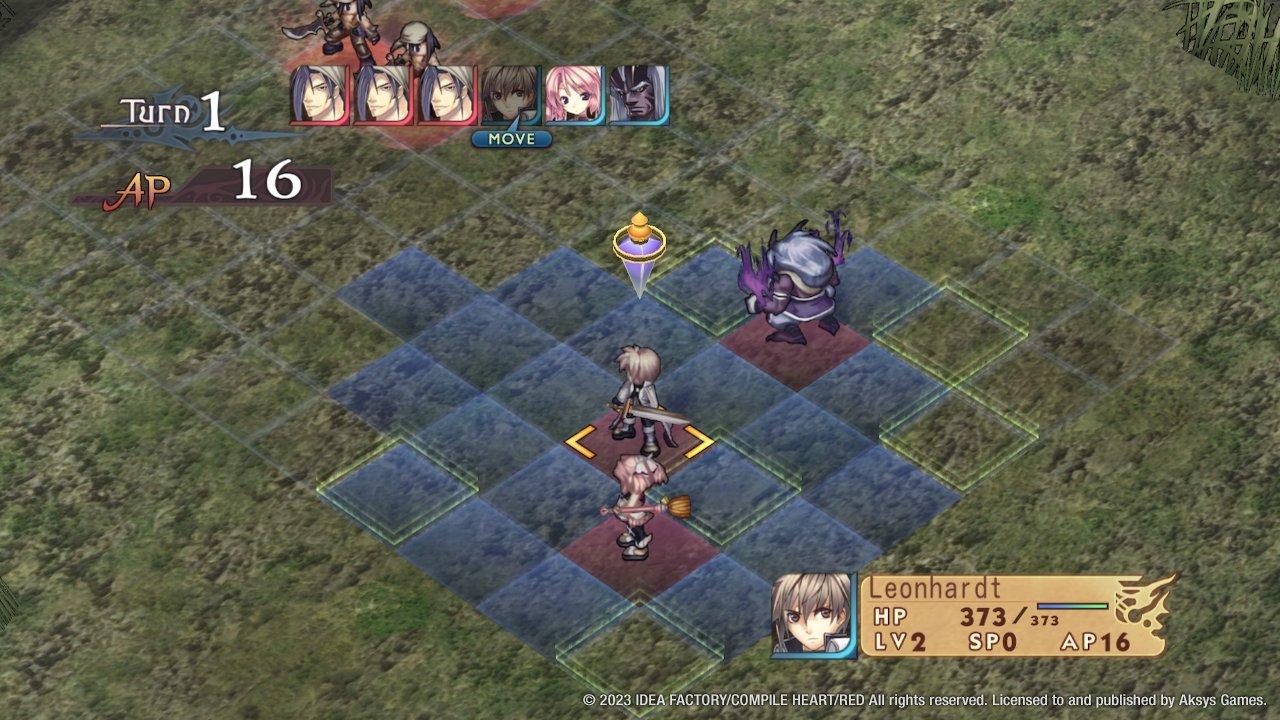Select the MOVE command banner
This screenshot has width=1280, height=720.
click(x=511, y=139)
